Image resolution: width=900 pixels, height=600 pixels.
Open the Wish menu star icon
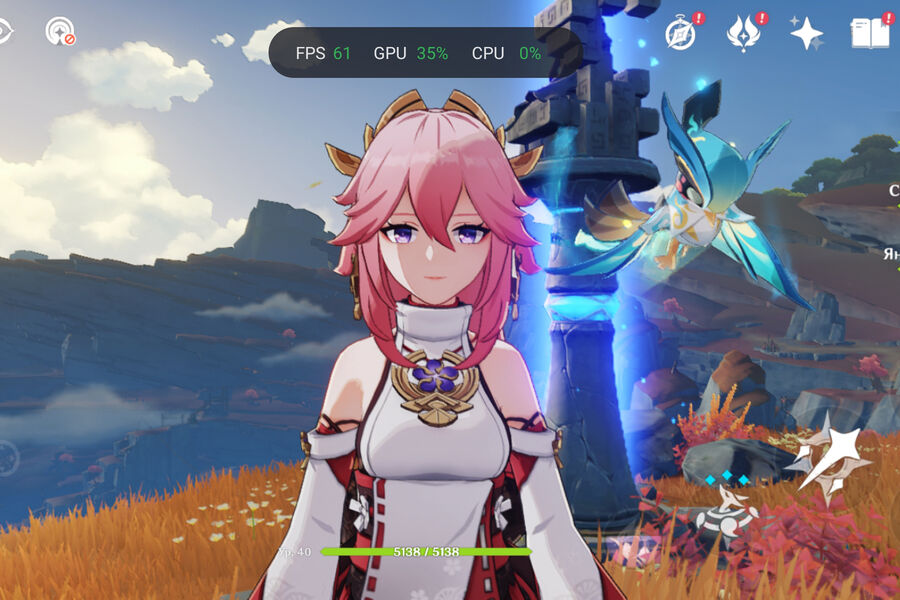point(806,33)
